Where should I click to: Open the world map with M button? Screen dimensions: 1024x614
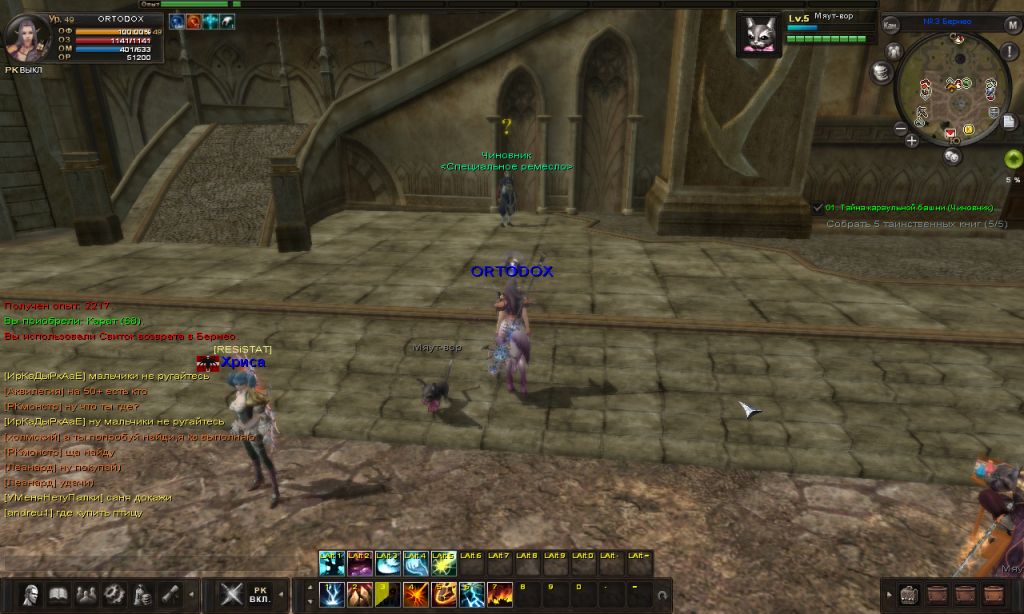(1013, 25)
